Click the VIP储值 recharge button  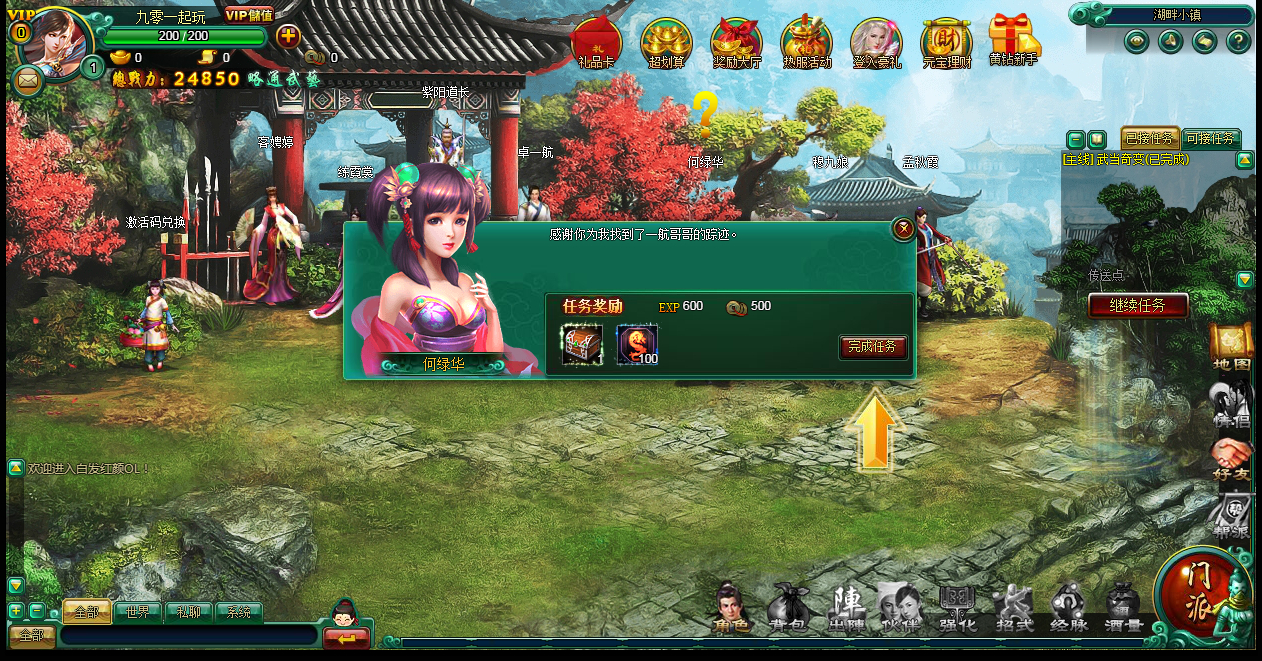pos(249,15)
